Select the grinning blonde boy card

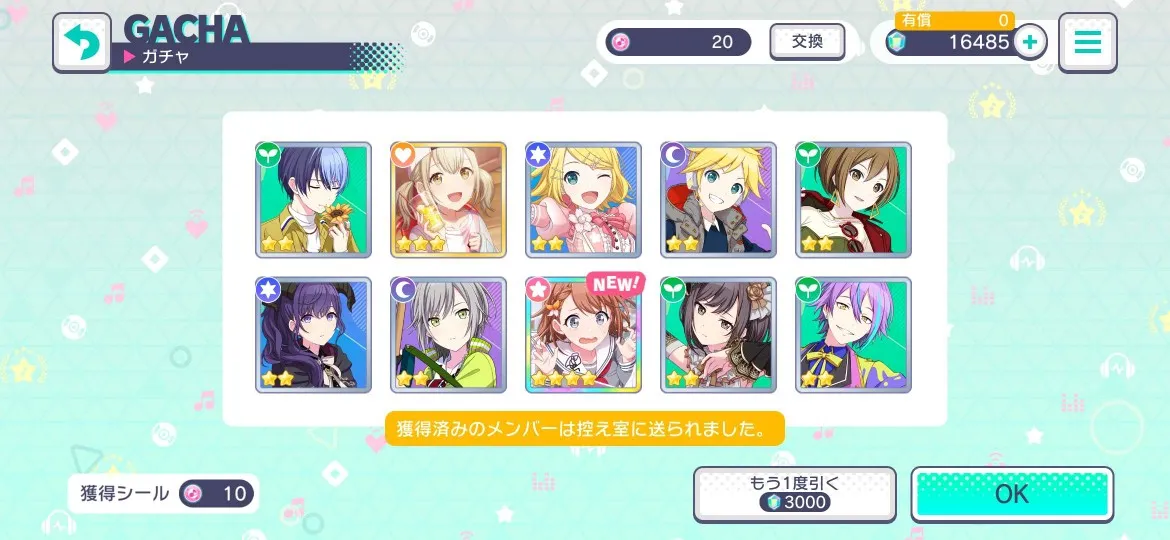[718, 200]
